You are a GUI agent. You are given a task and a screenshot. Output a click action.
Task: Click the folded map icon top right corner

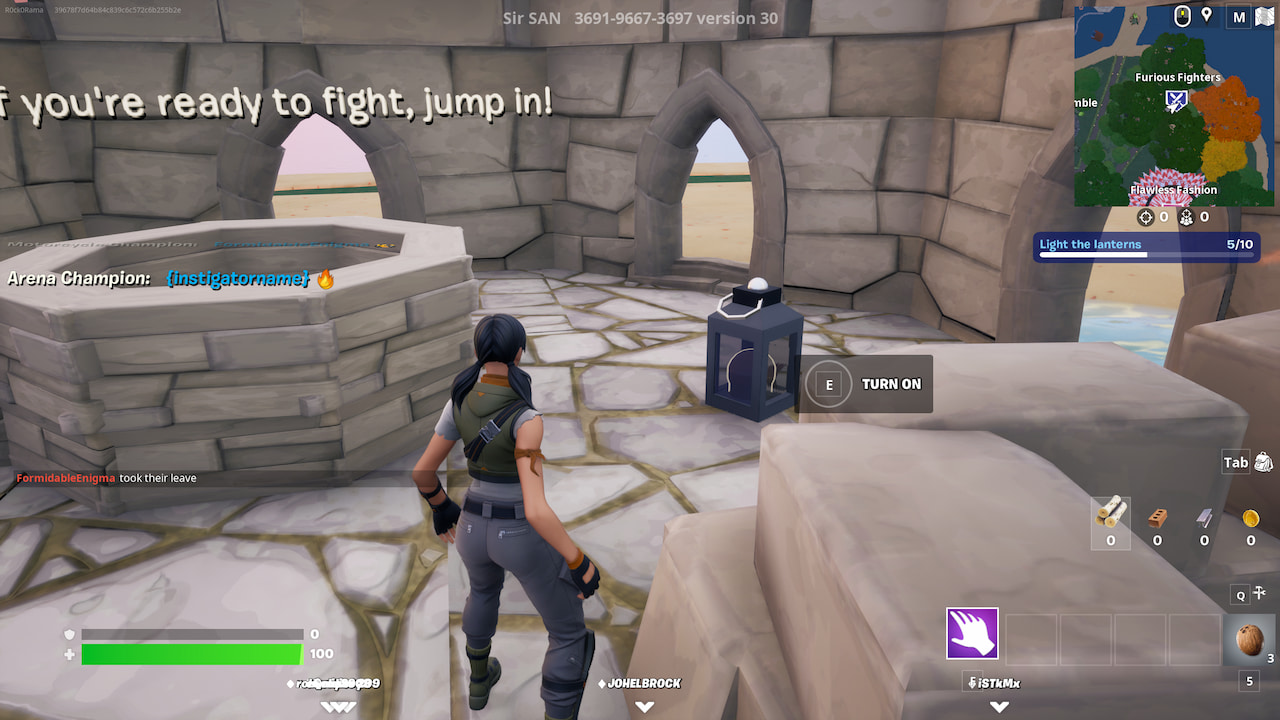1264,16
